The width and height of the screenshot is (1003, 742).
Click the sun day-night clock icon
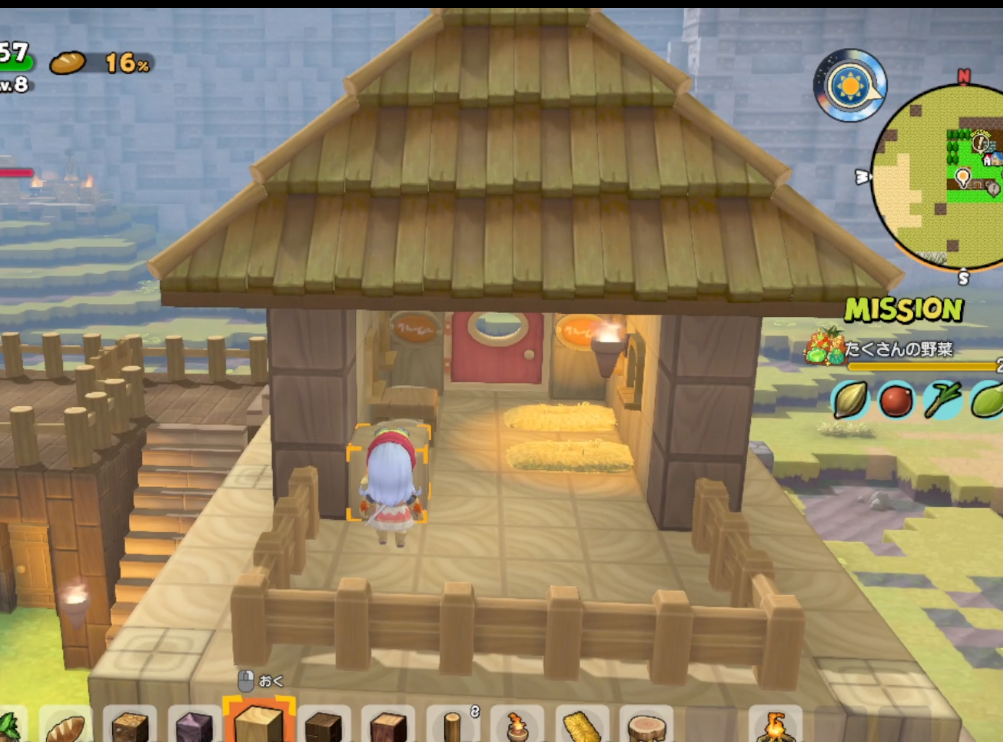pyautogui.click(x=850, y=86)
